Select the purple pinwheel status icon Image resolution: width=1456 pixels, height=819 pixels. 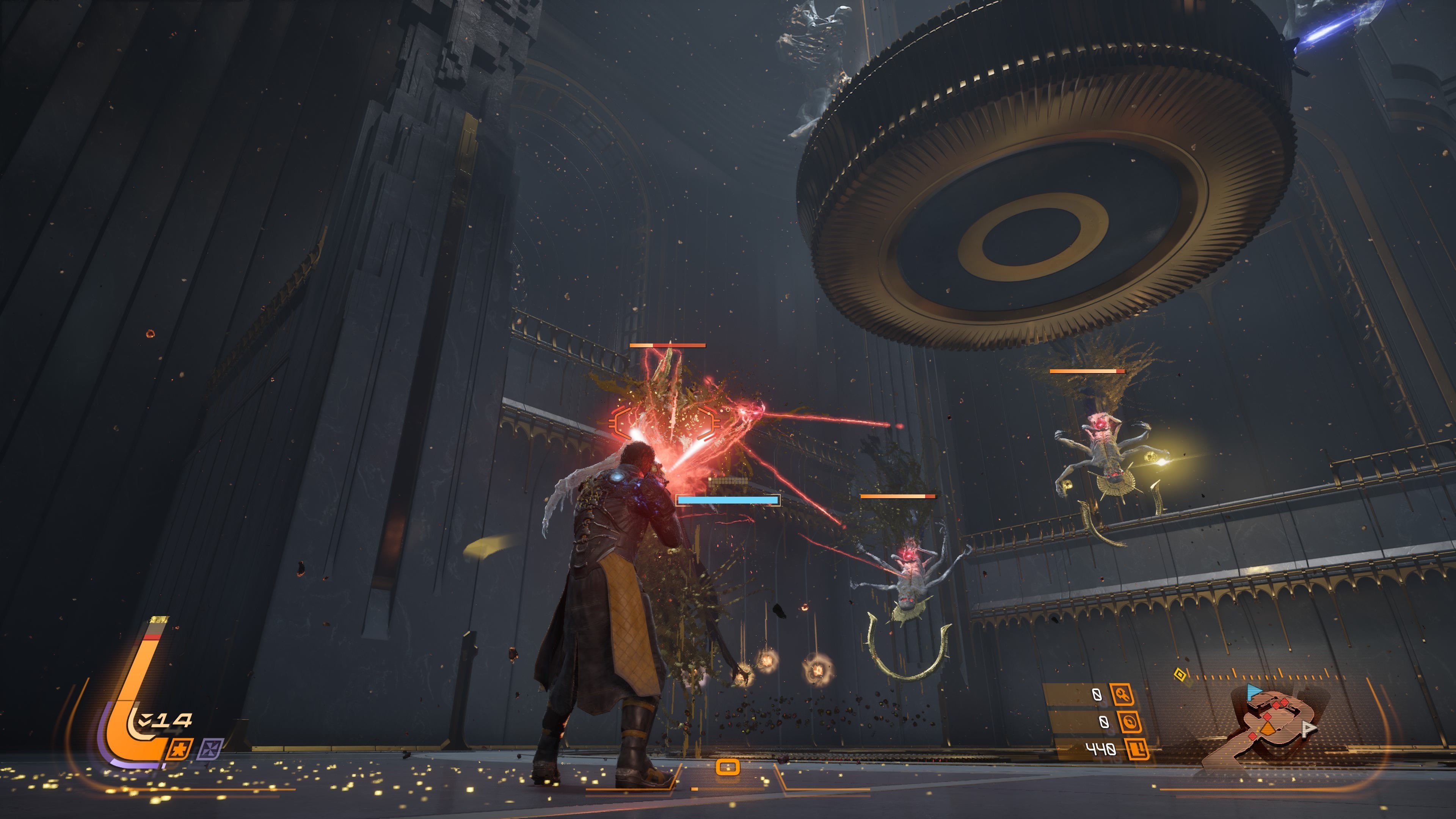pyautogui.click(x=210, y=748)
